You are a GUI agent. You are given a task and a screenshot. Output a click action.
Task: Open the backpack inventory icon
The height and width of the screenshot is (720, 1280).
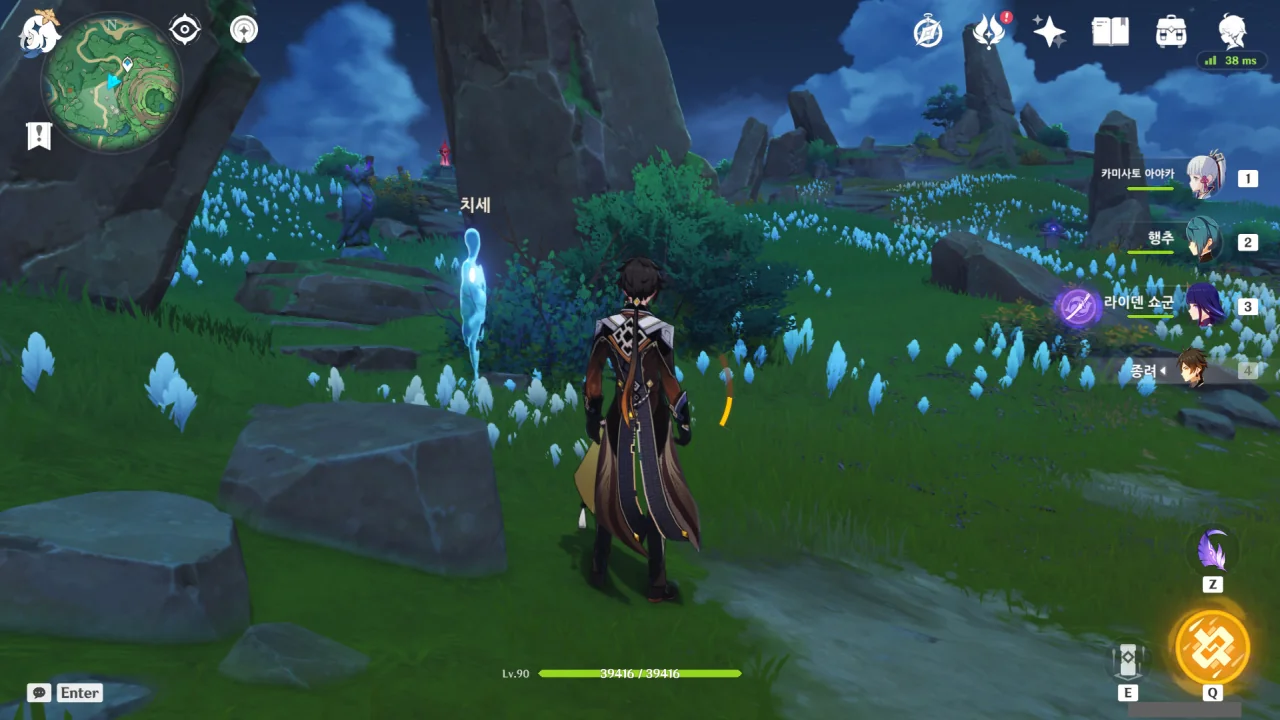1171,32
